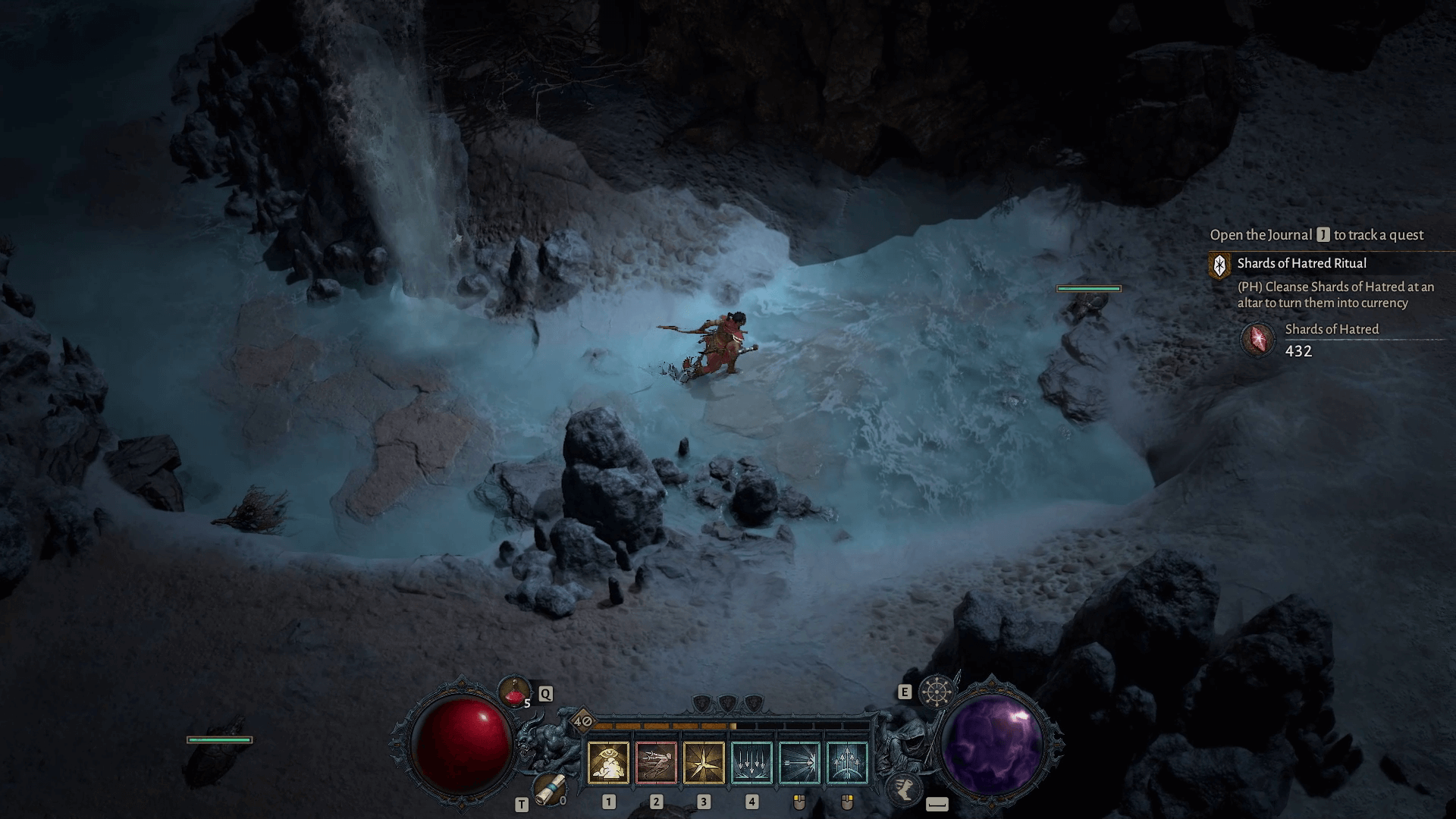
Task: Open the emote wheel icon
Action: click(936, 692)
